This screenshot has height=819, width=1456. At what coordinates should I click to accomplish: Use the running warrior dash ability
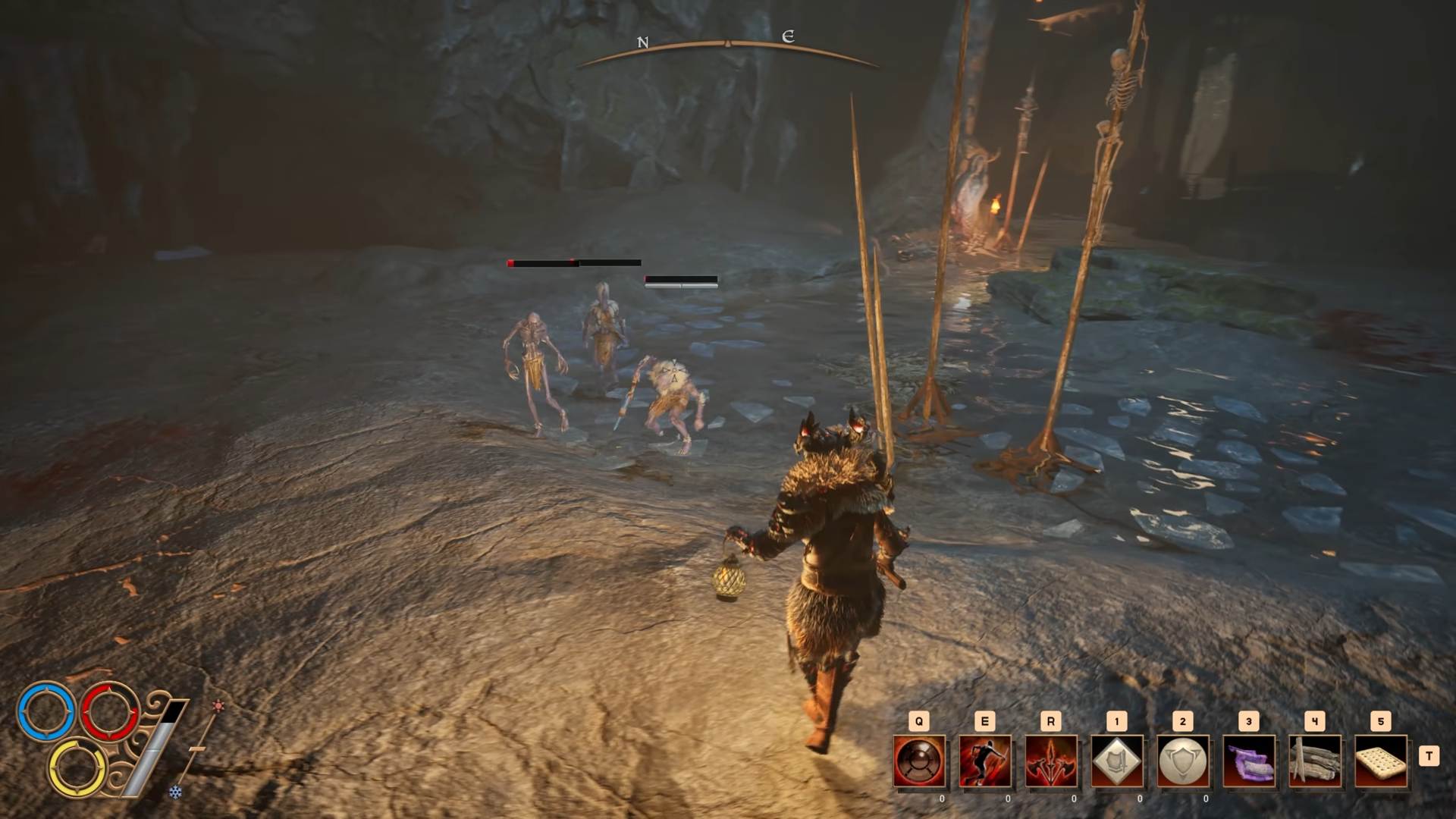985,761
